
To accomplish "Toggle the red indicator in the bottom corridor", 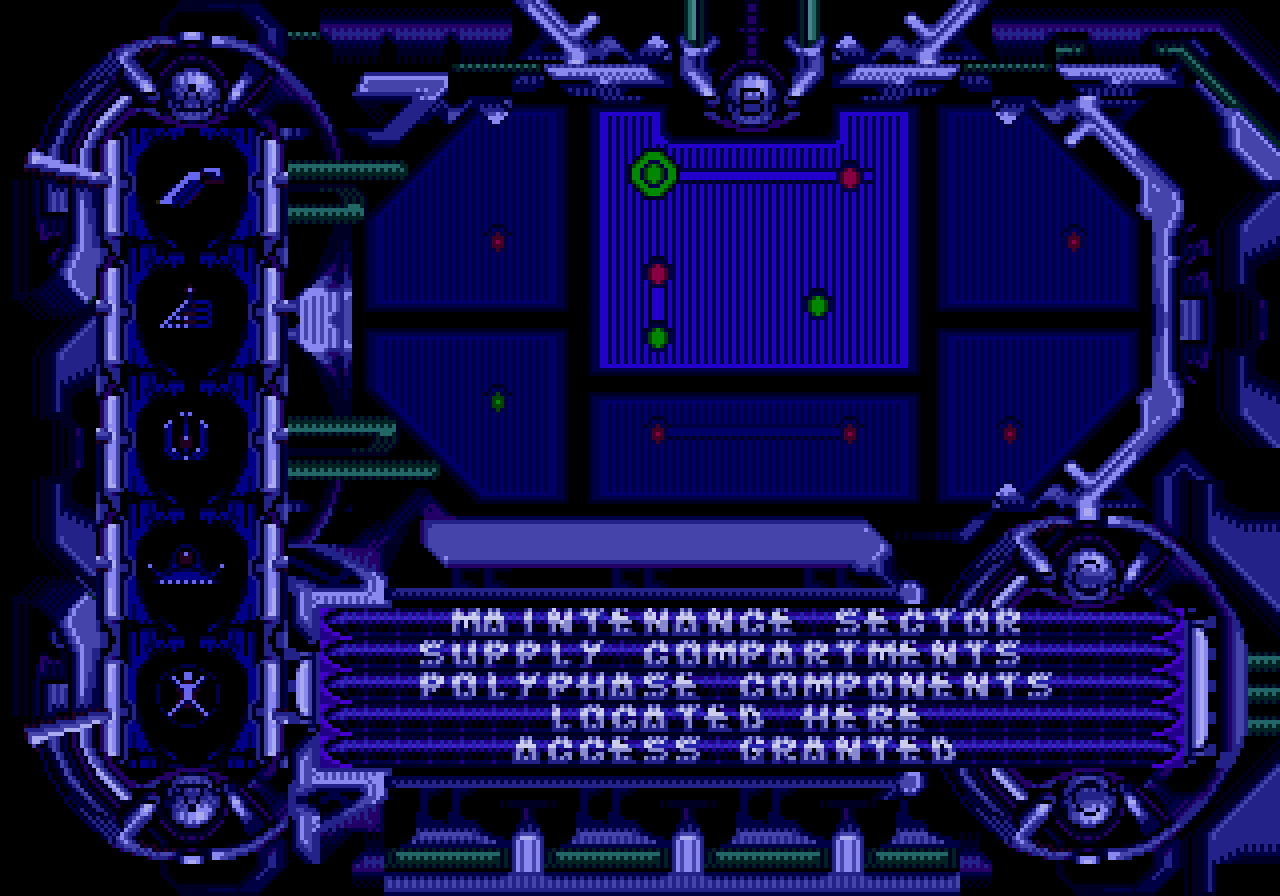I will point(657,432).
